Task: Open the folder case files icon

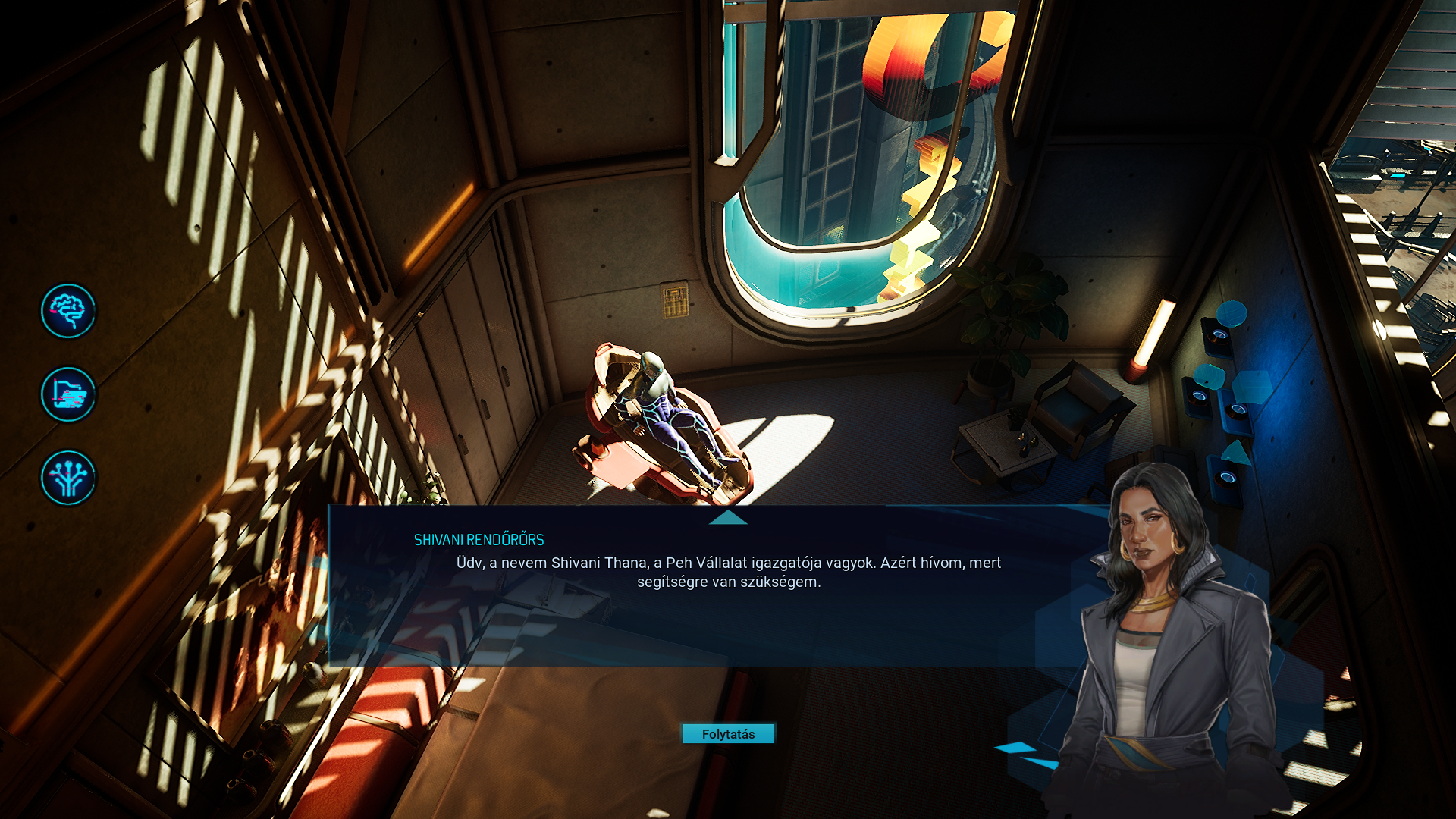Action: [x=68, y=394]
